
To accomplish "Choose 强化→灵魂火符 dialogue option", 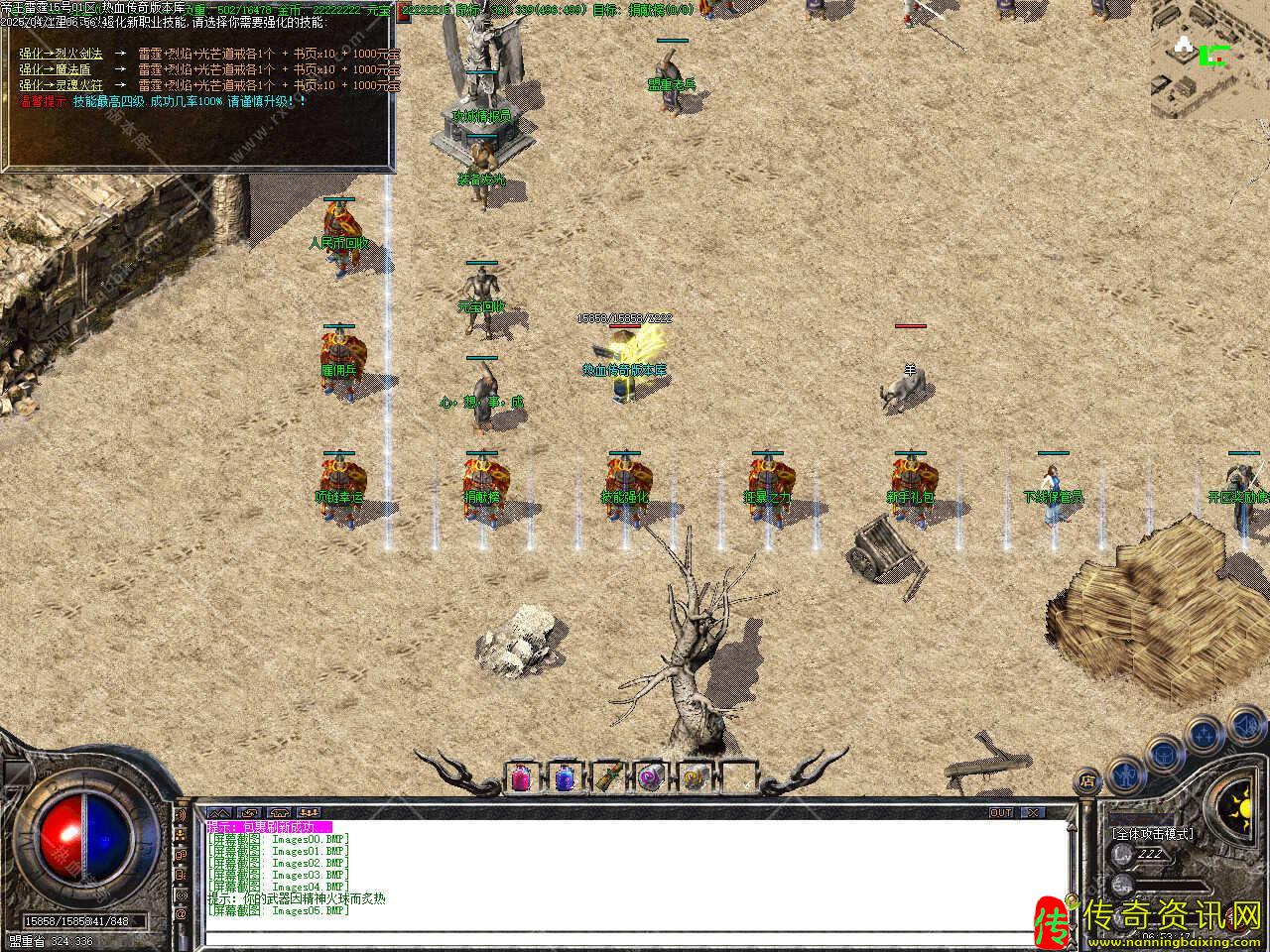I will (61, 85).
